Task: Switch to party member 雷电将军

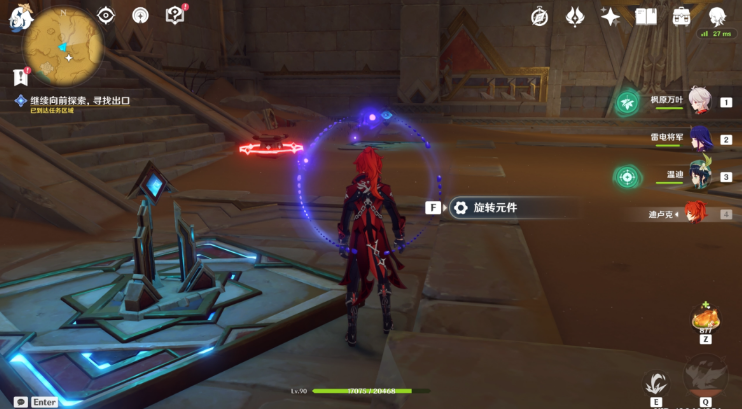Action: 698,138
